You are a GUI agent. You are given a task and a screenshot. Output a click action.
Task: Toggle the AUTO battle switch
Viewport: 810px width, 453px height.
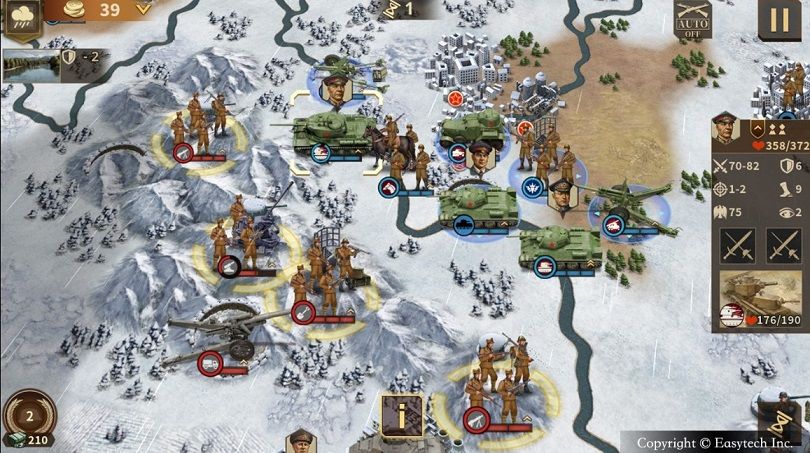[x=692, y=20]
